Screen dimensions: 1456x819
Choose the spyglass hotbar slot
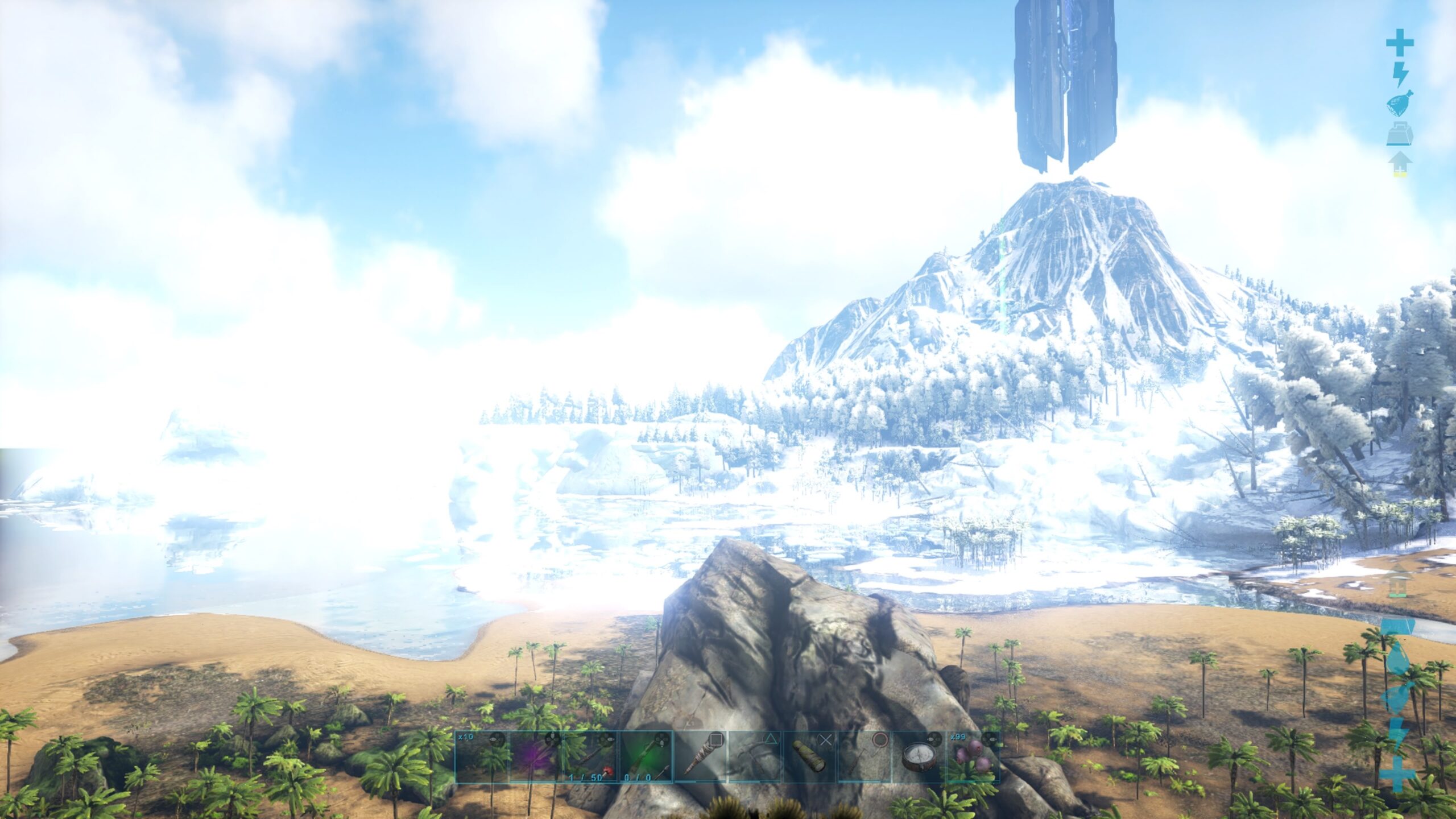click(x=810, y=757)
